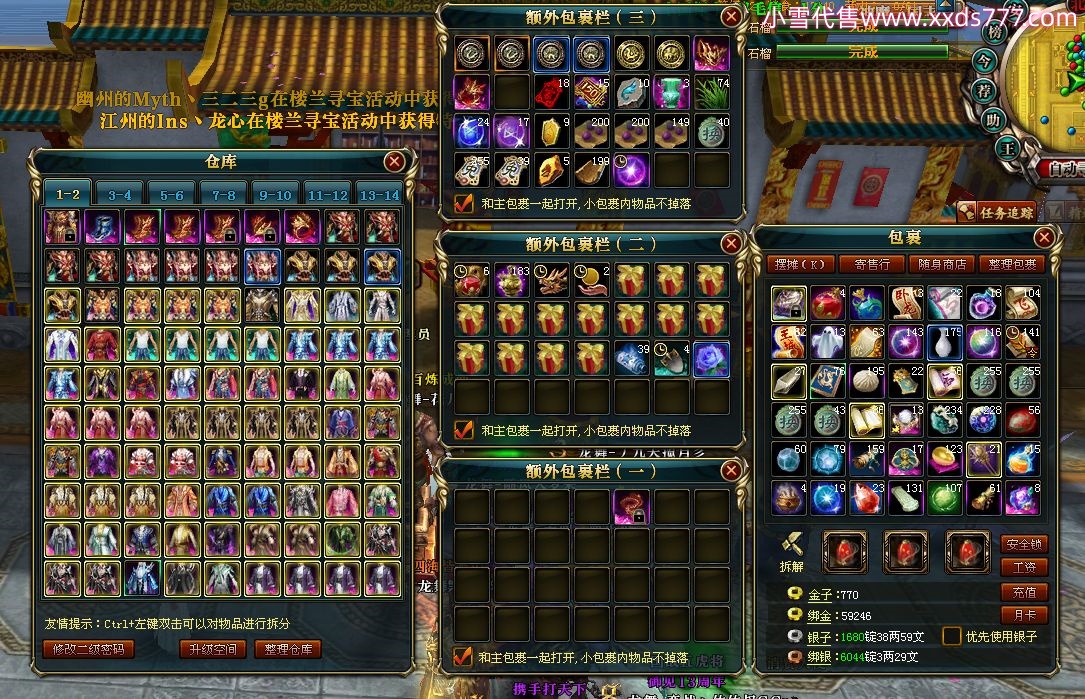The image size is (1085, 699).
Task: Select the white ghost item in the bag
Action: click(x=827, y=341)
